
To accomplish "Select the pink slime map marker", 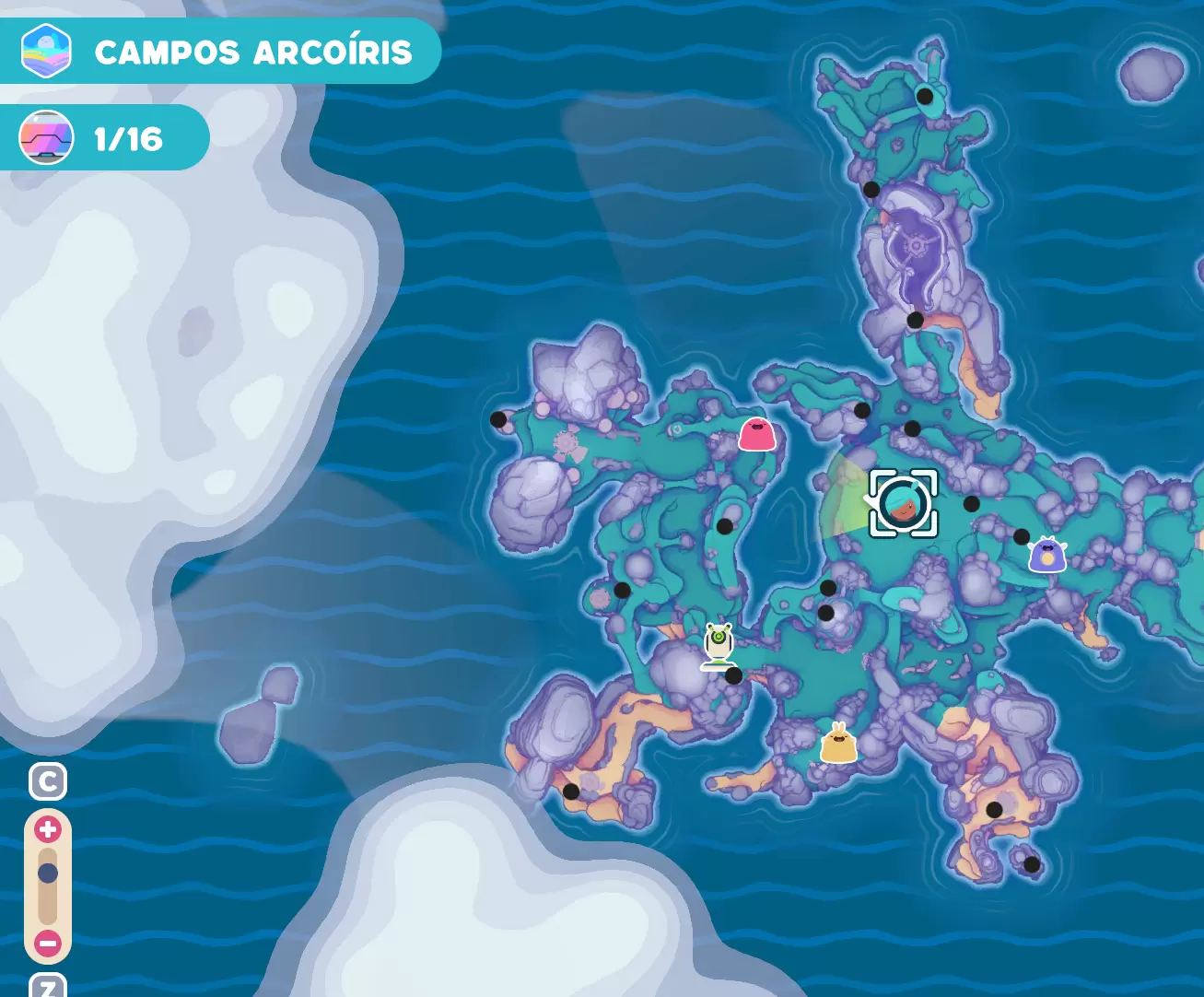I will [757, 434].
